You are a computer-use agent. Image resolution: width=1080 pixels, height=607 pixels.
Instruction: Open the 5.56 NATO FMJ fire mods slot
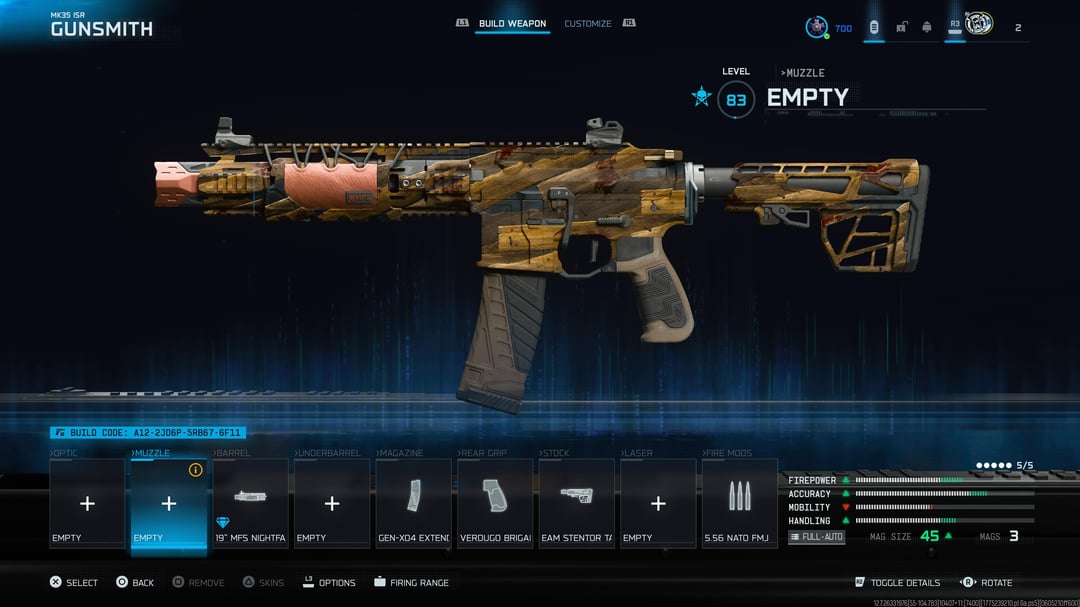(740, 503)
